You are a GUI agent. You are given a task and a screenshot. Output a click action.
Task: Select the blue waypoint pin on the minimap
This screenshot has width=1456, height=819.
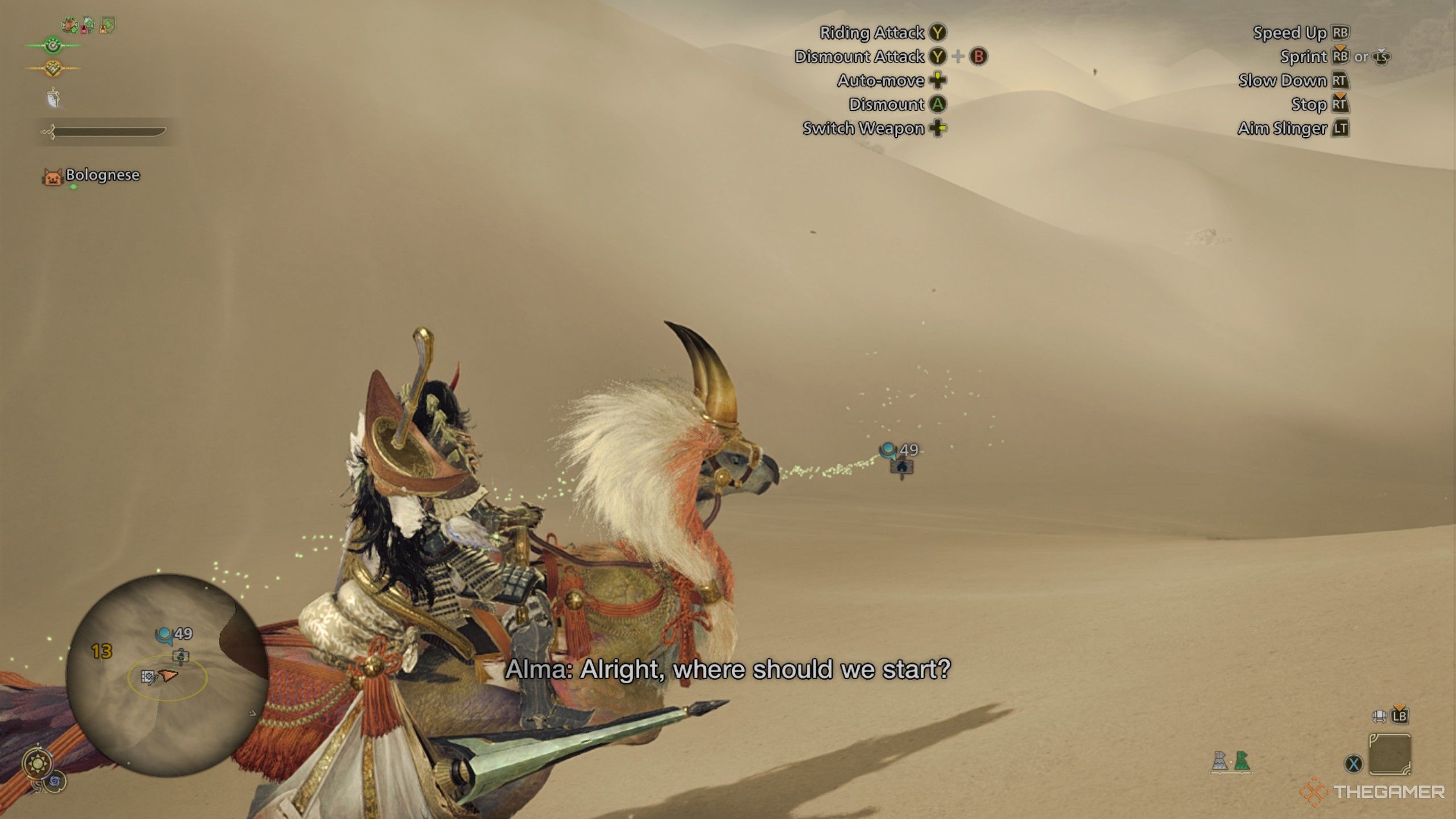click(x=164, y=635)
